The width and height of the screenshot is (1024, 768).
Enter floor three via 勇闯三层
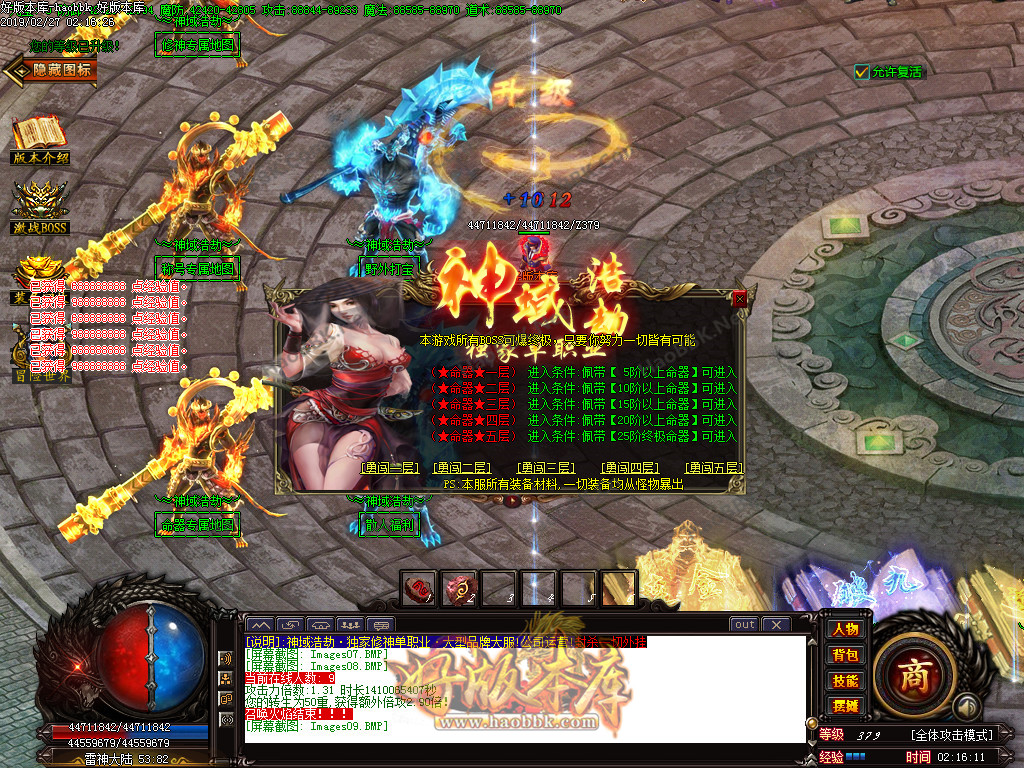pyautogui.click(x=545, y=467)
